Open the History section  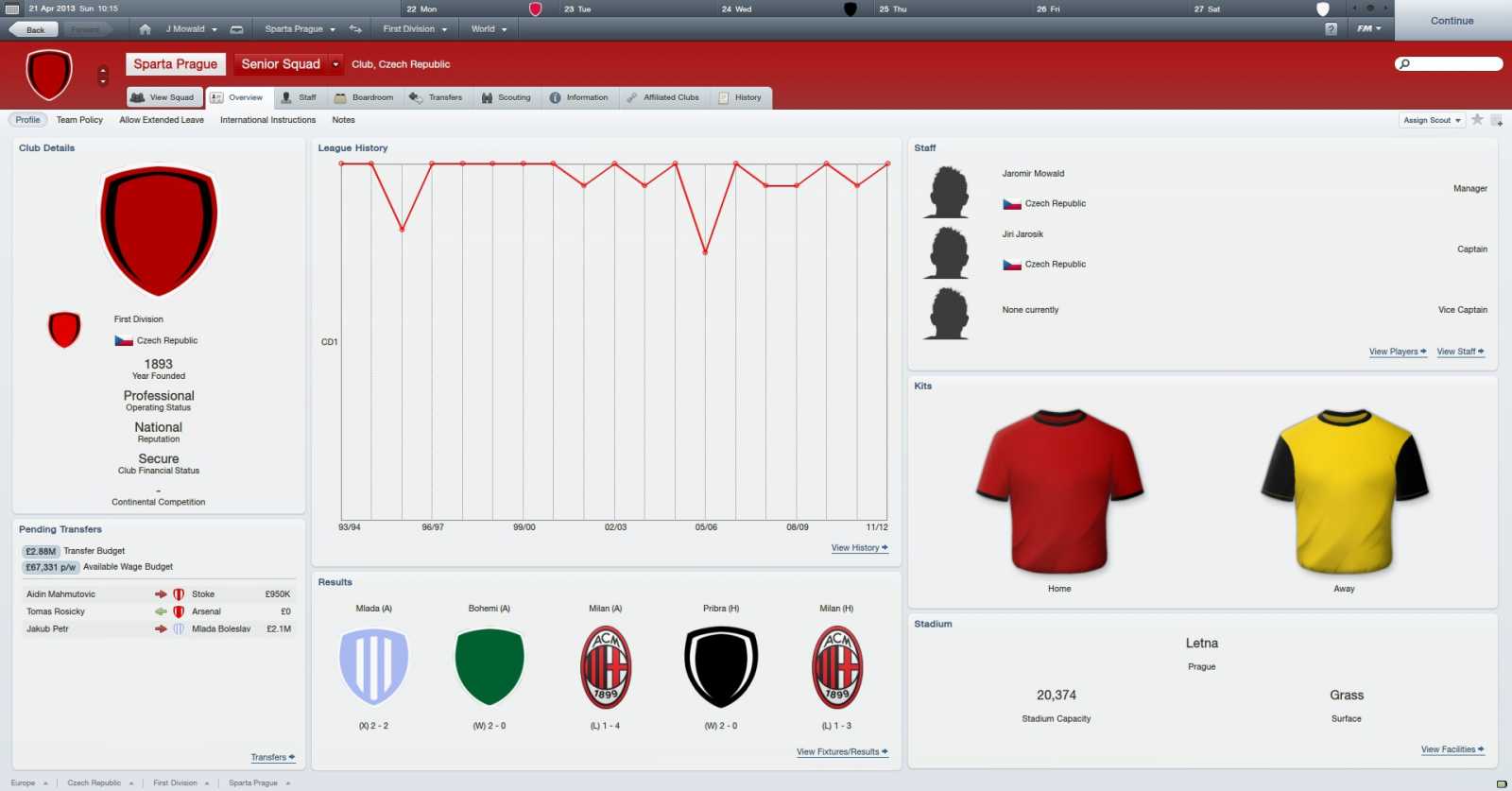click(x=742, y=96)
